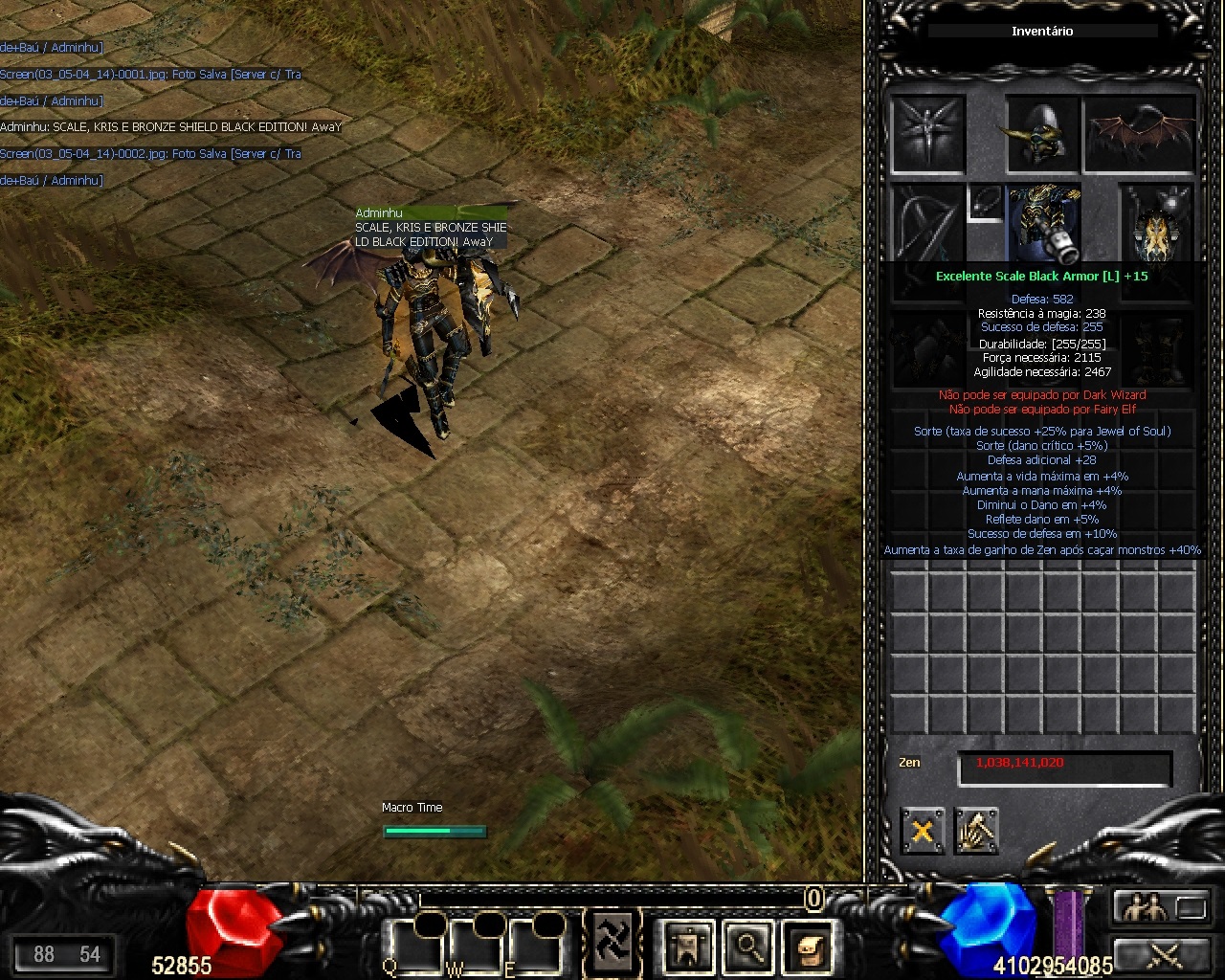Select the pendant necklace slot
Viewport: 1225px width, 980px height.
point(985,202)
